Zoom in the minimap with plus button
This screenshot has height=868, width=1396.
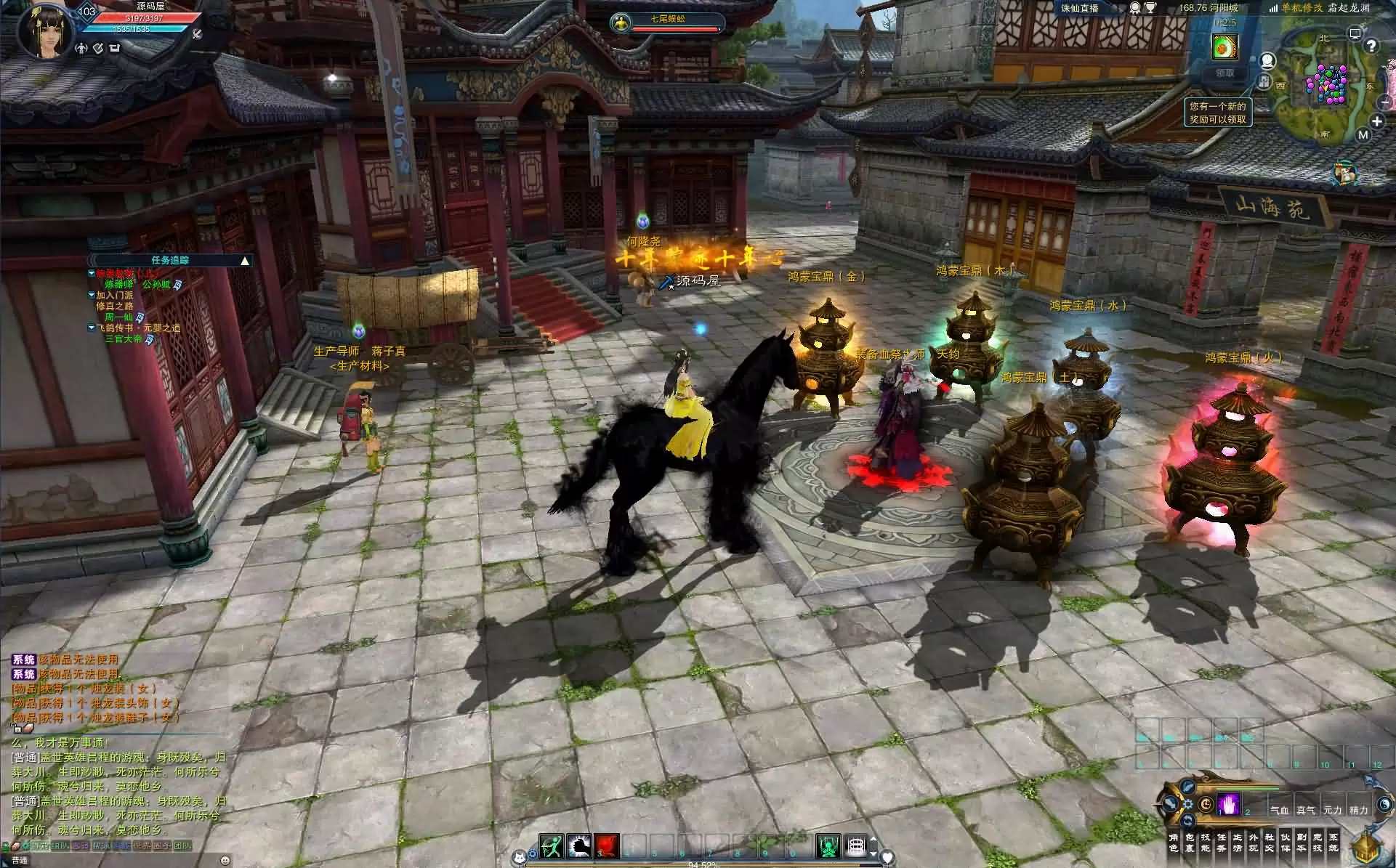[x=1376, y=121]
